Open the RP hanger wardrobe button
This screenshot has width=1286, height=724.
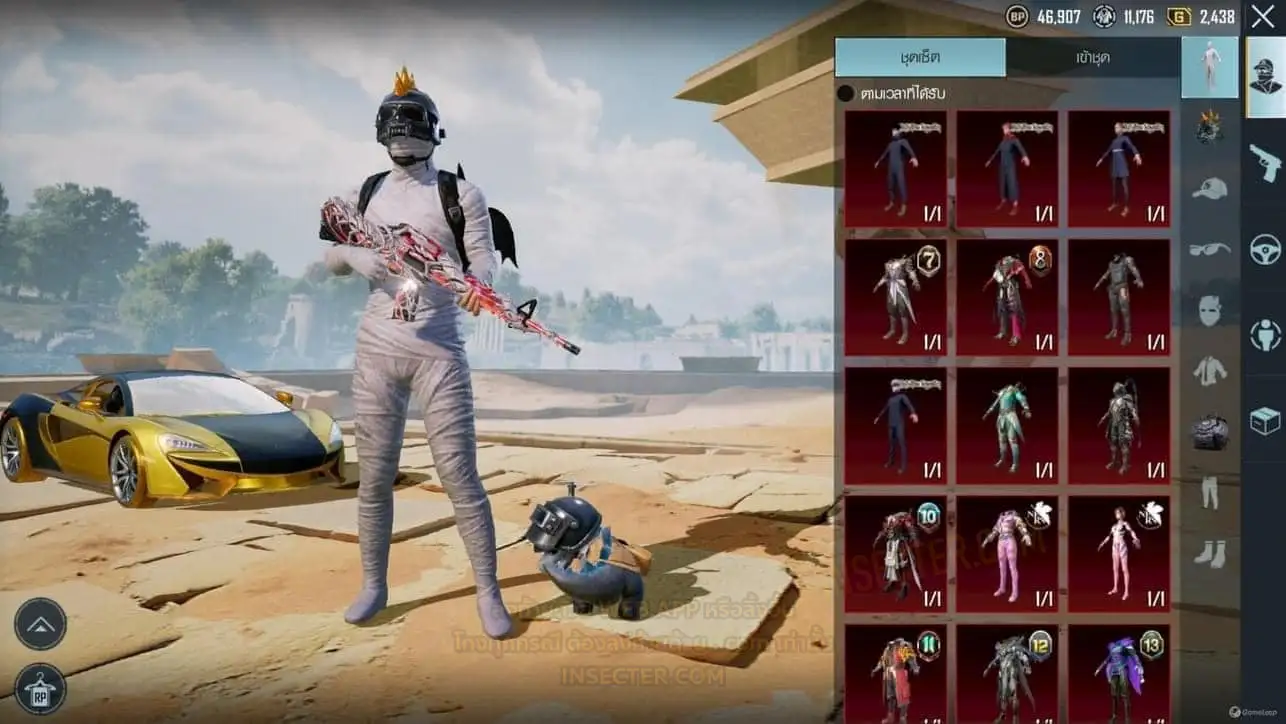pos(40,689)
